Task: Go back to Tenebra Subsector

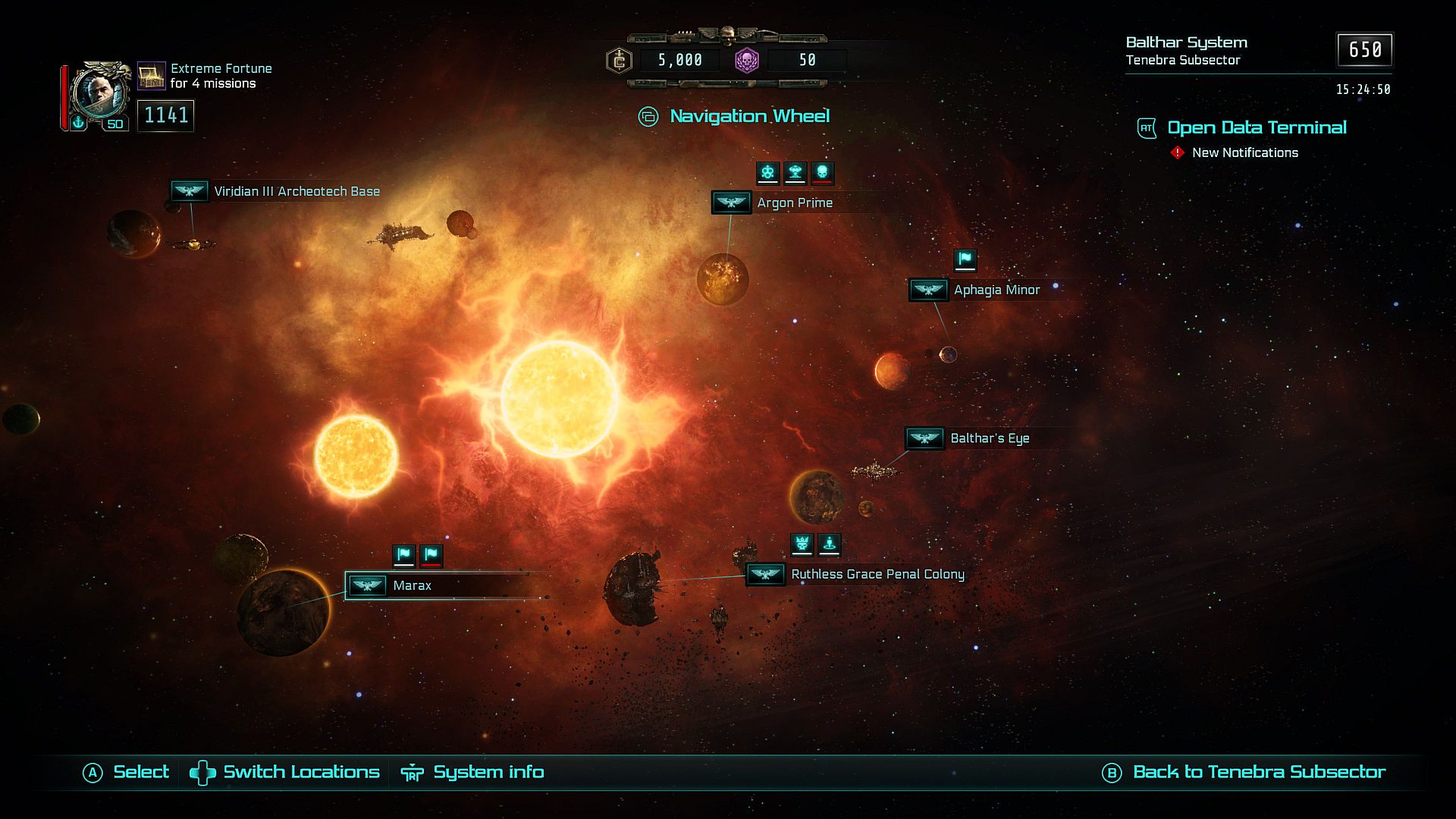Action: pos(1258,772)
